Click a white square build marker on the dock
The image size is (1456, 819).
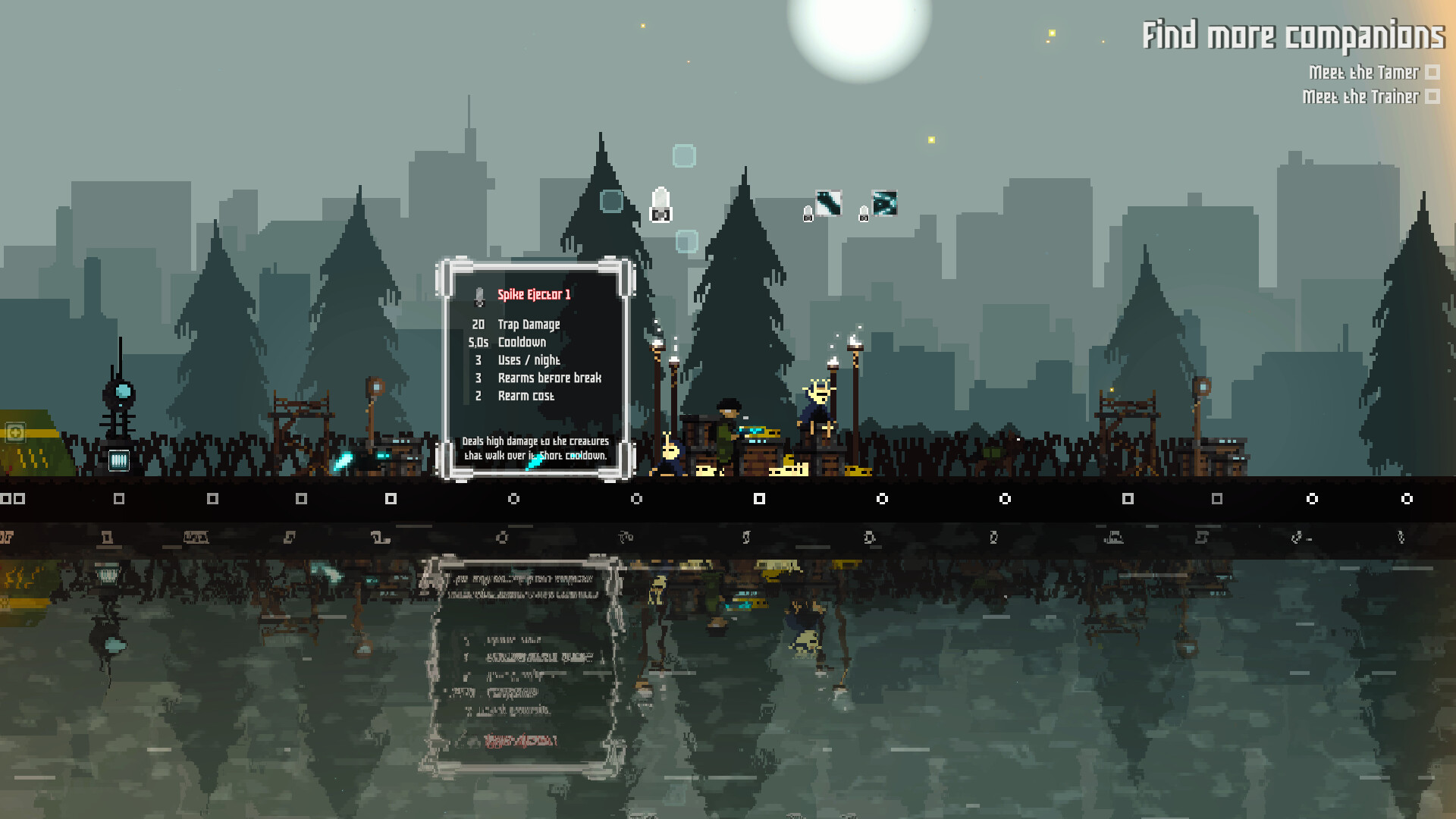pyautogui.click(x=758, y=498)
